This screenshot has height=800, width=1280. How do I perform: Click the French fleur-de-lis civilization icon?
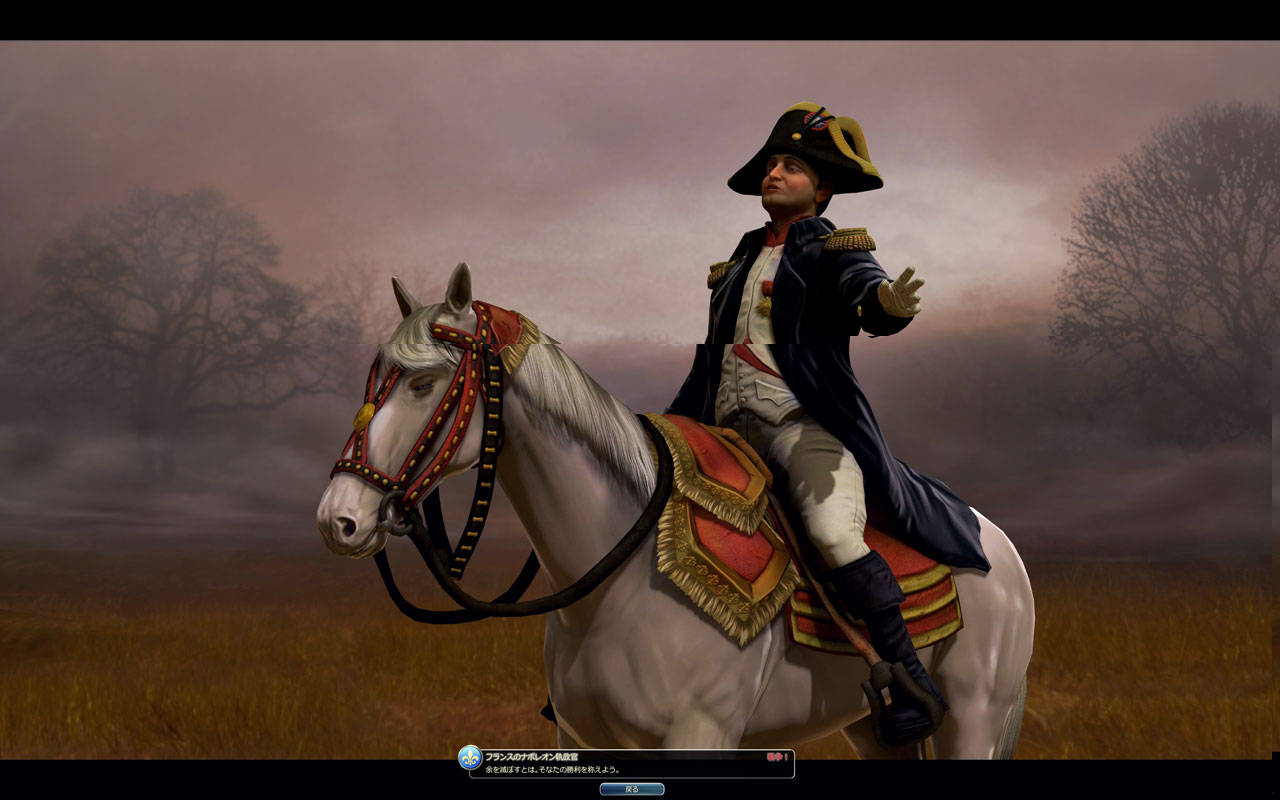point(470,758)
